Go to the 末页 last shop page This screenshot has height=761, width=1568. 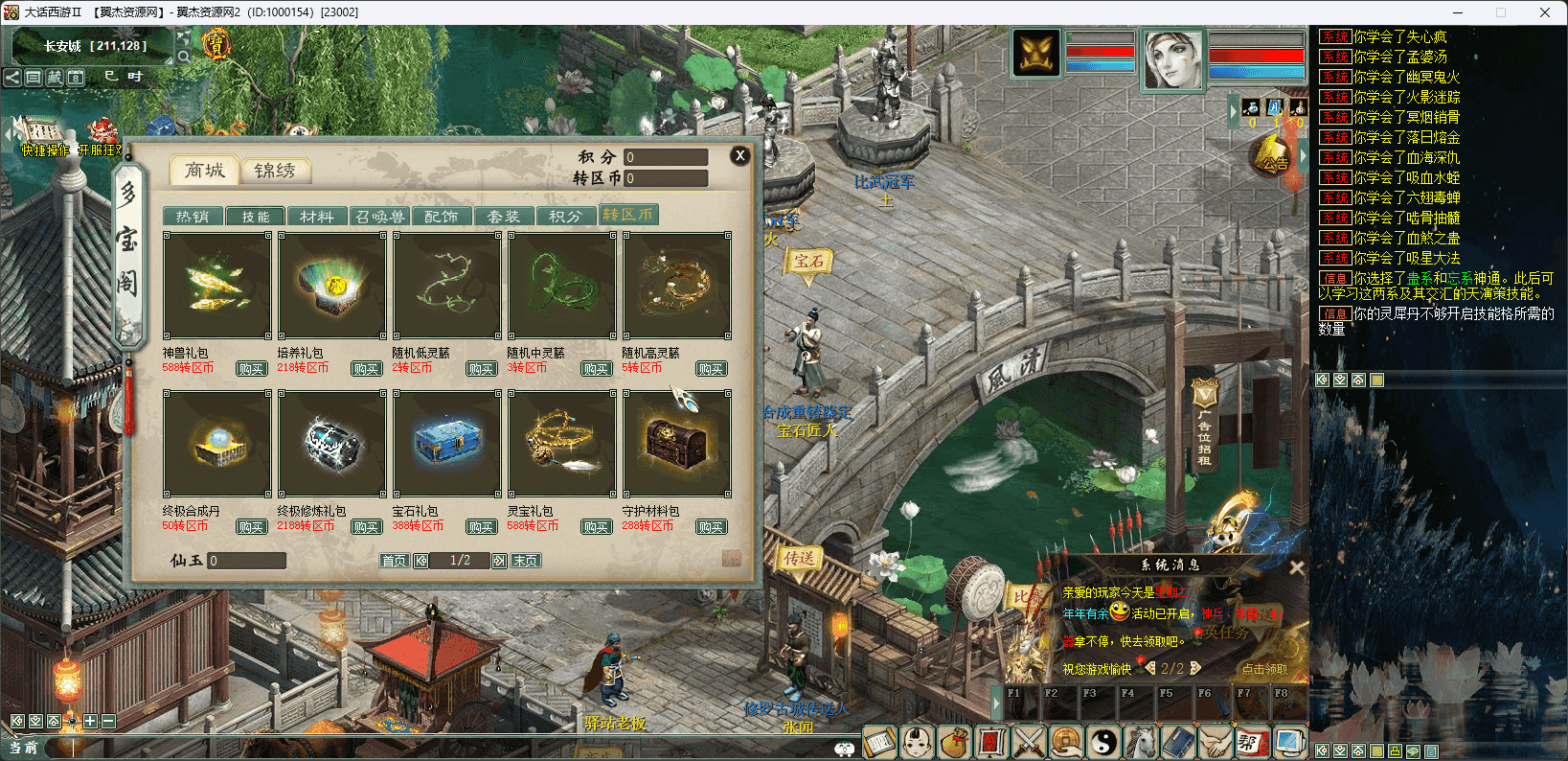pyautogui.click(x=525, y=561)
